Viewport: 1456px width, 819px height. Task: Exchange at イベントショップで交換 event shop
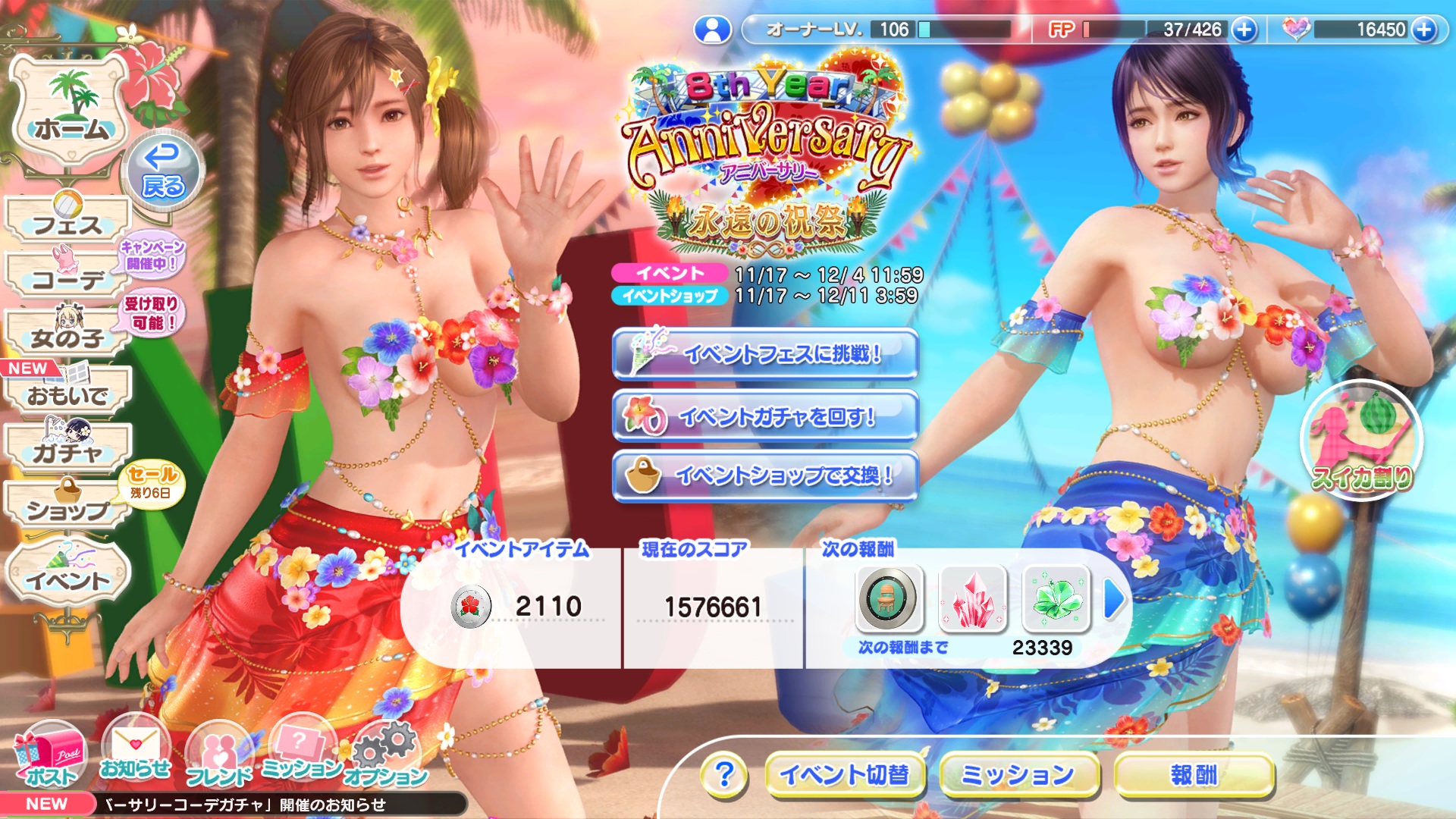[764, 476]
